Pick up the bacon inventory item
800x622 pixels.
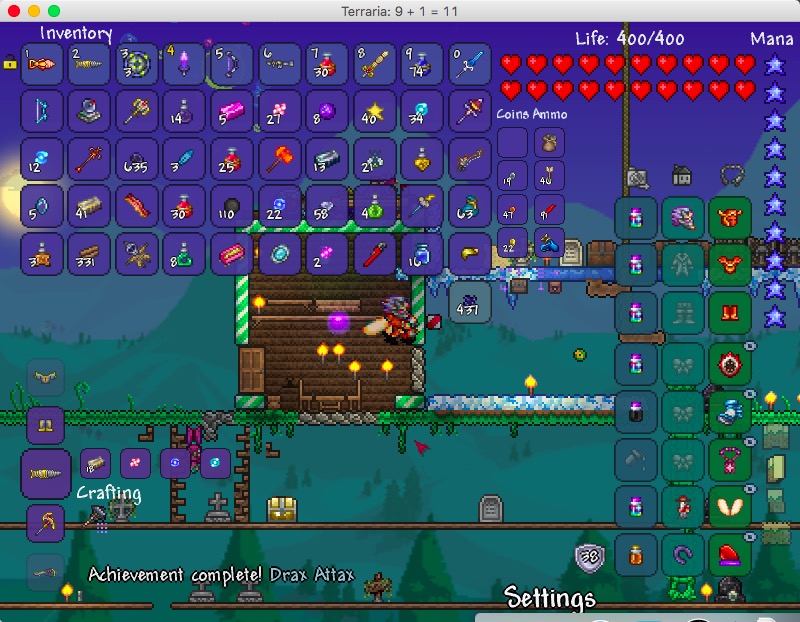(135, 205)
